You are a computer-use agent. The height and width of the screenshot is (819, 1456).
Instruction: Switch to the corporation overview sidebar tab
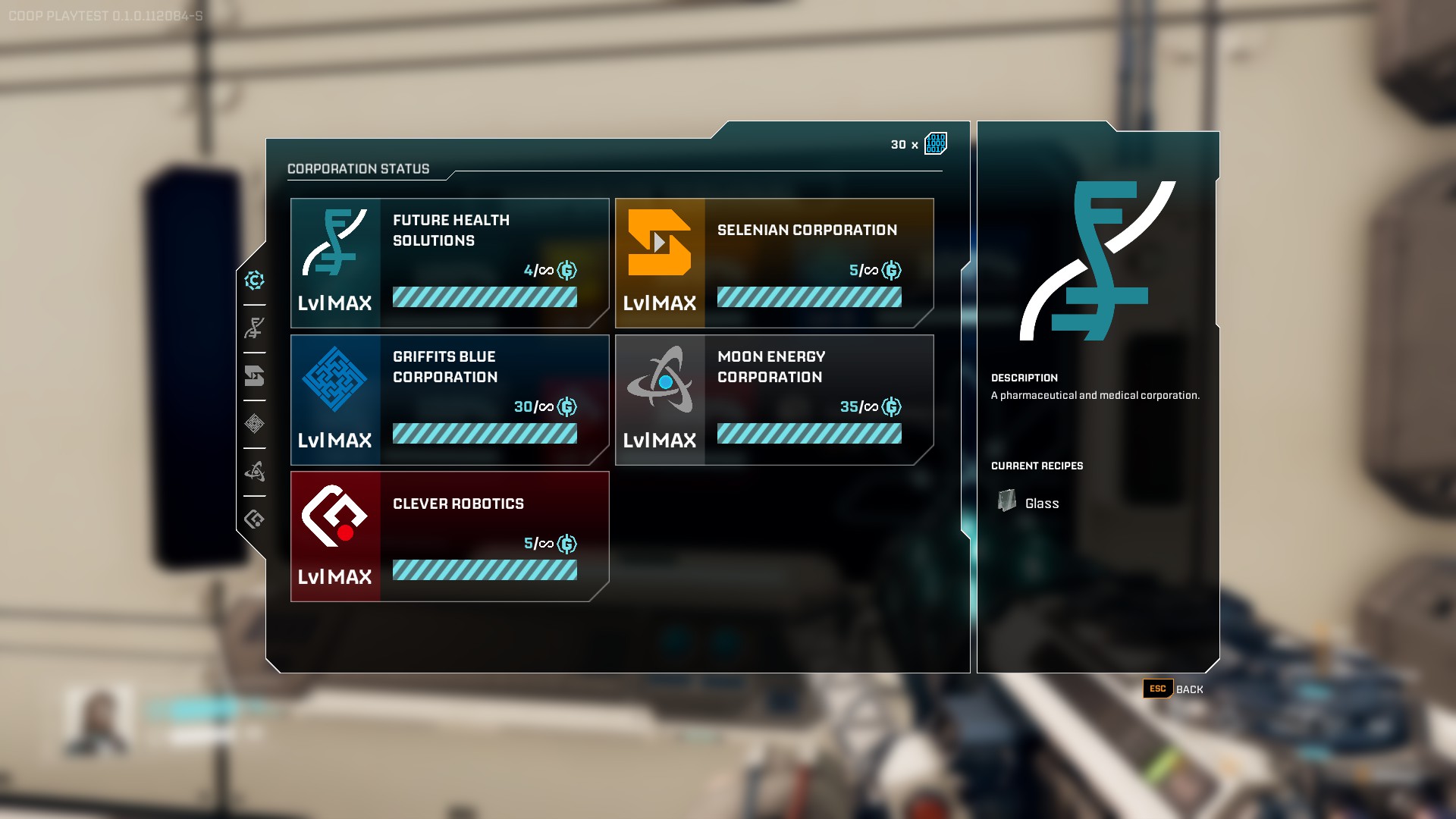(x=255, y=281)
